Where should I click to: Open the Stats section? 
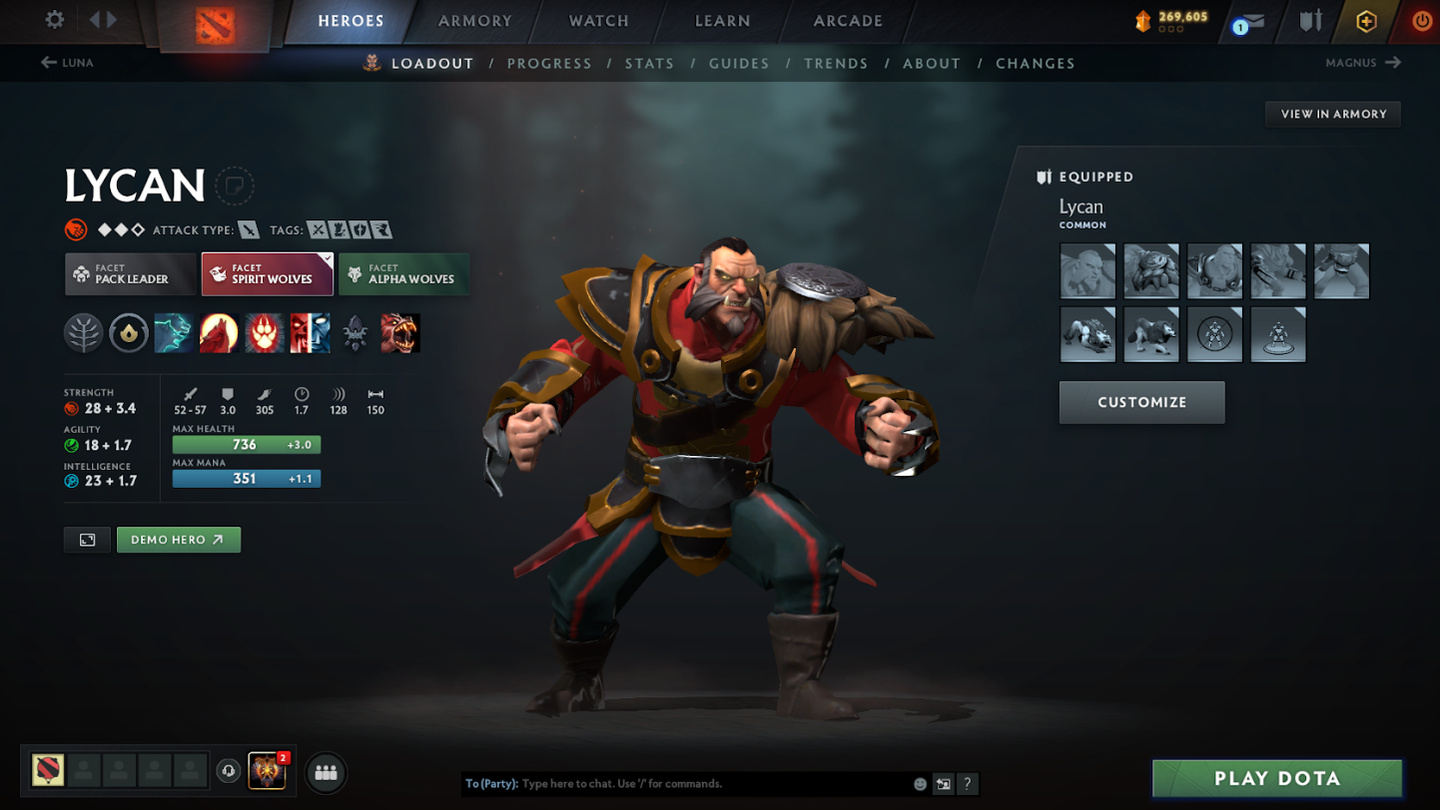tap(649, 63)
